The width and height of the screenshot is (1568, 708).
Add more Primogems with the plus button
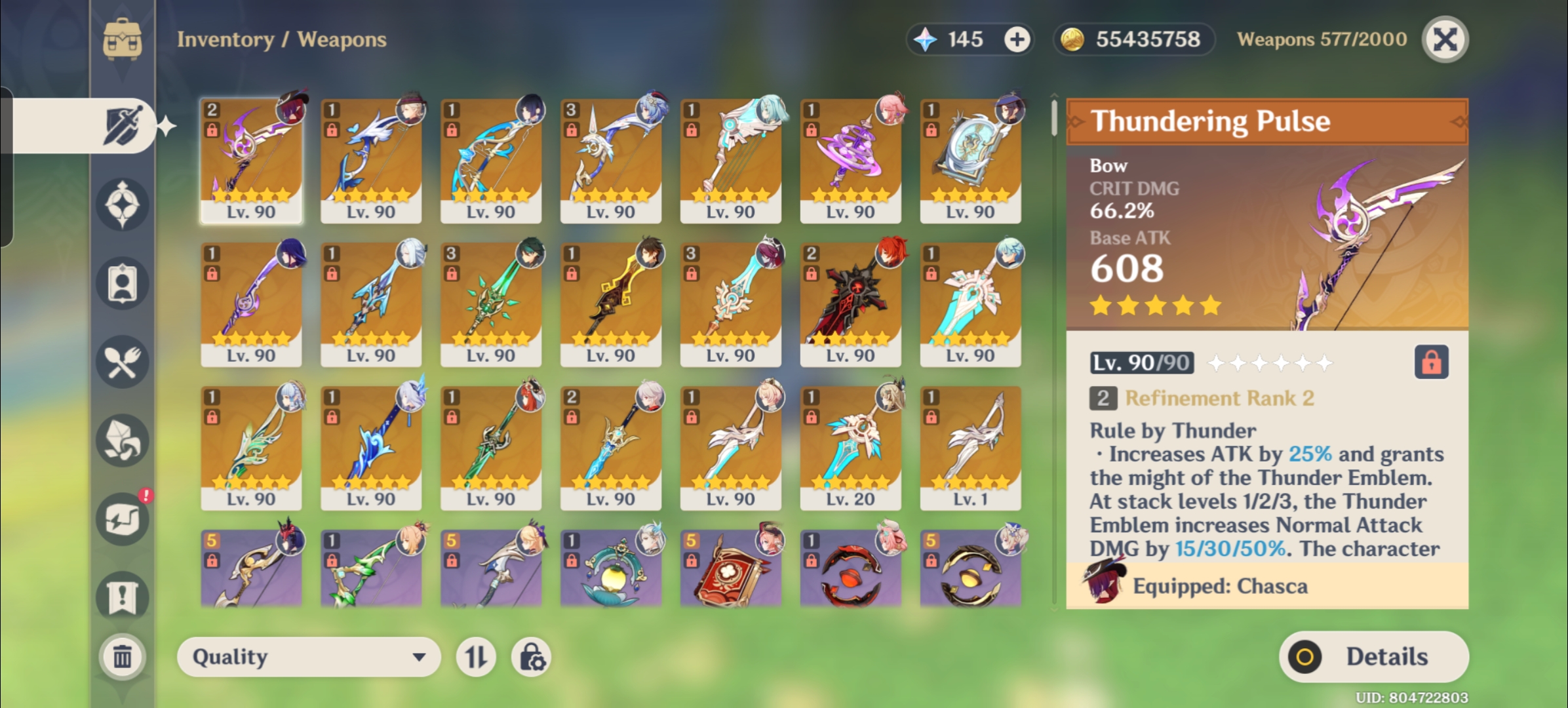pos(1017,40)
